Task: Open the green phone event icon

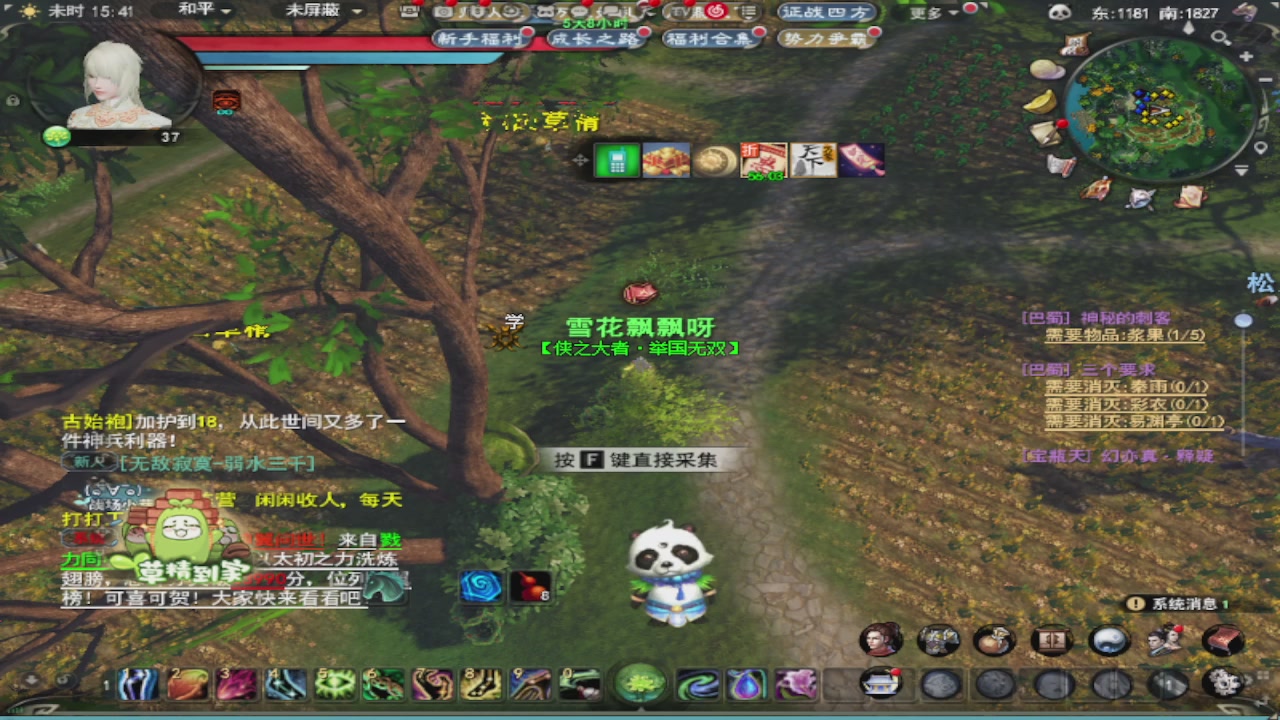Action: click(x=616, y=160)
